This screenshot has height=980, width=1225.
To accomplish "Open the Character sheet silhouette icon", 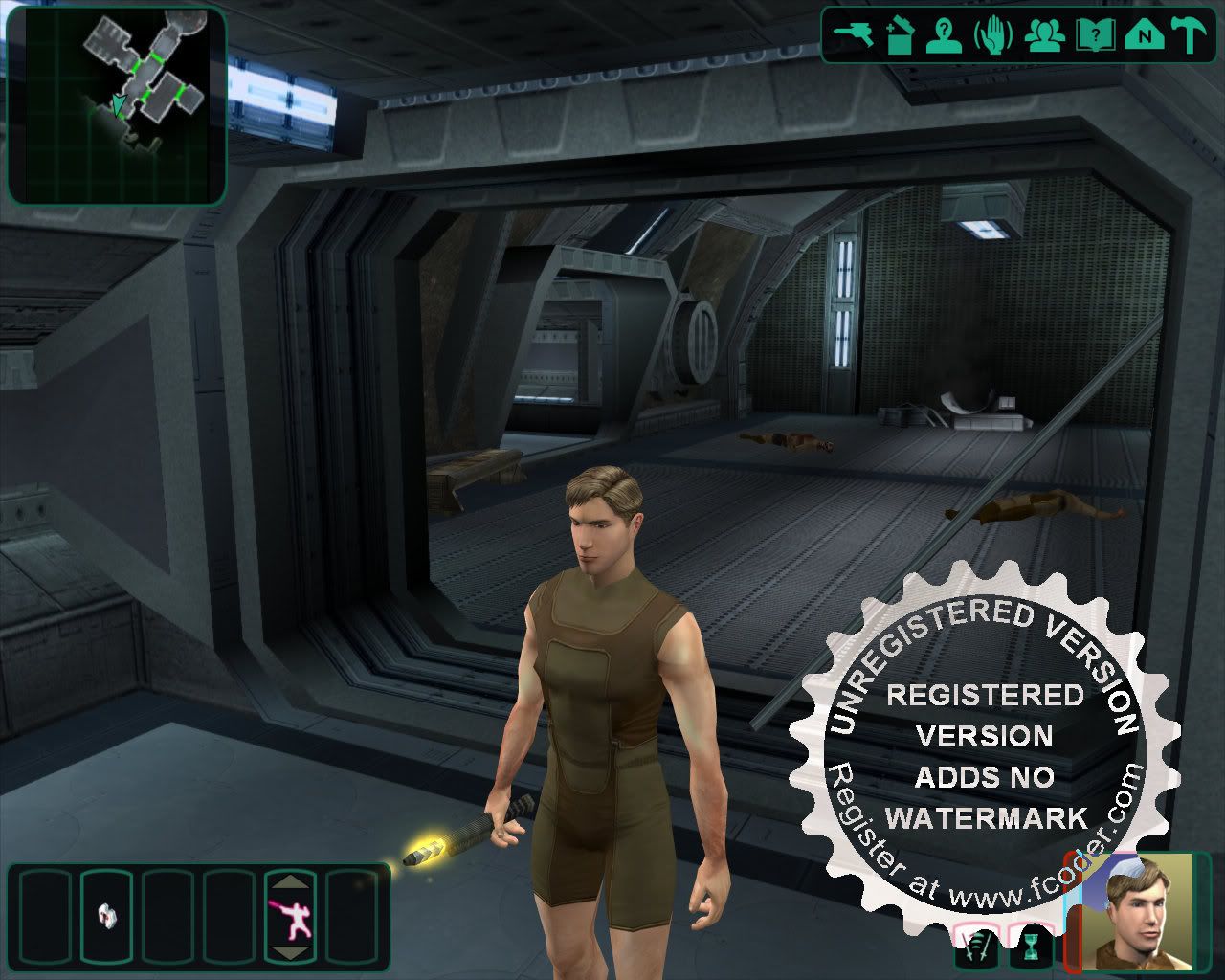I will click(x=943, y=35).
